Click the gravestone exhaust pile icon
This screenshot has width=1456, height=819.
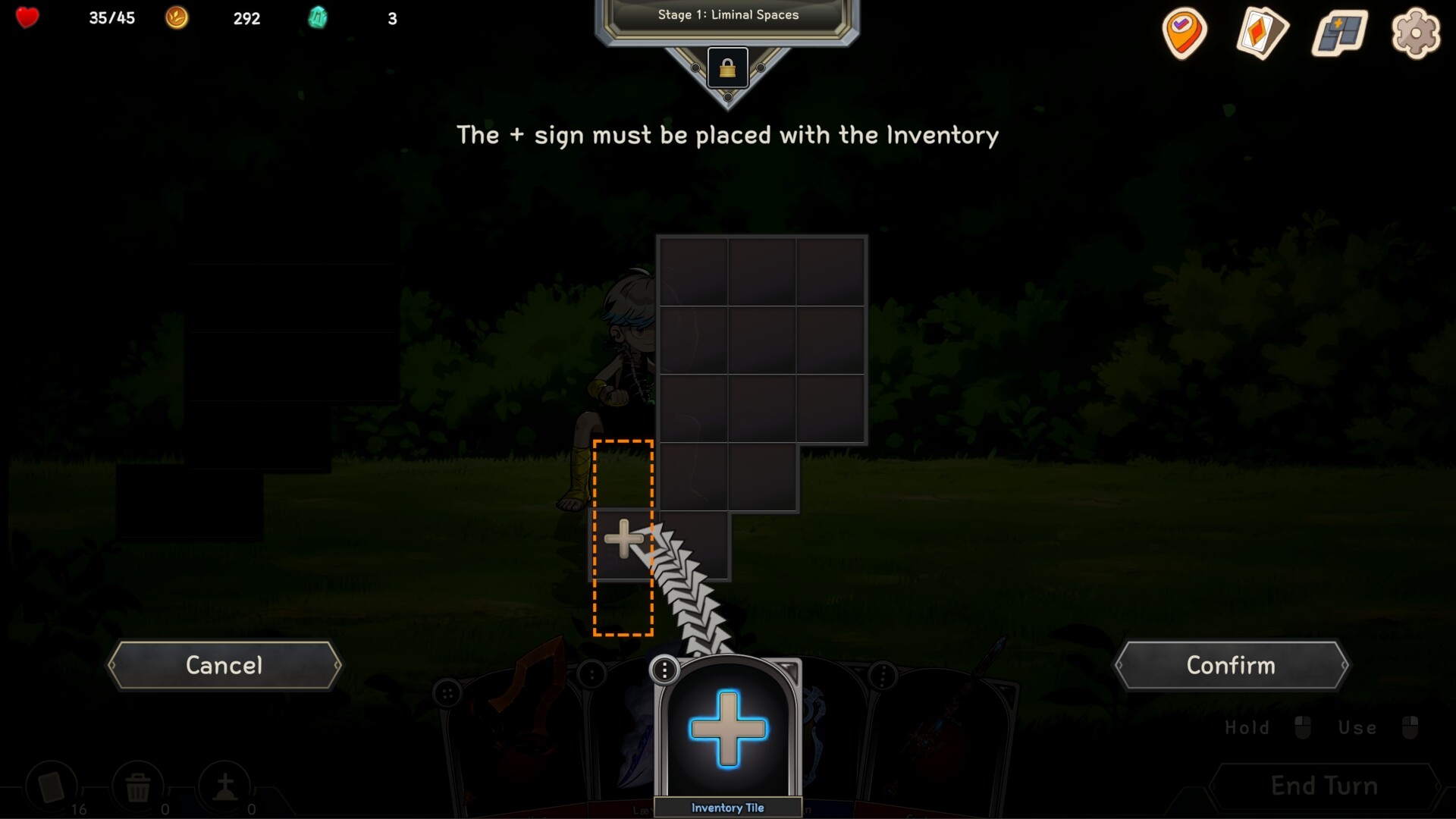226,786
